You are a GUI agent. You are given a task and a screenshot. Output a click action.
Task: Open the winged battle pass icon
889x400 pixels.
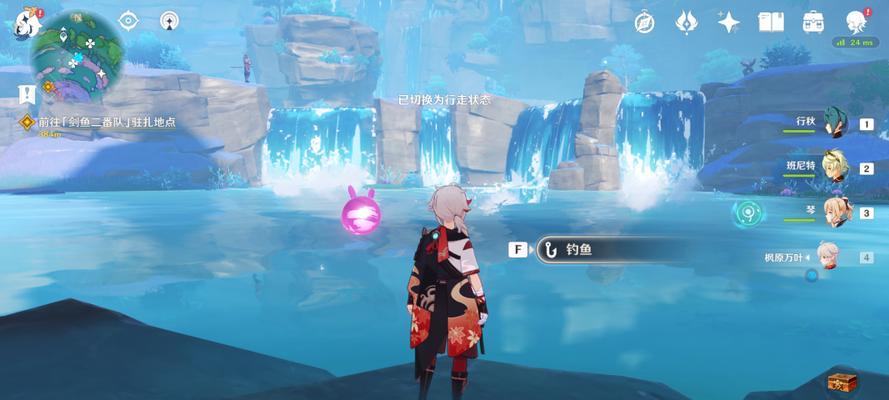(x=686, y=21)
